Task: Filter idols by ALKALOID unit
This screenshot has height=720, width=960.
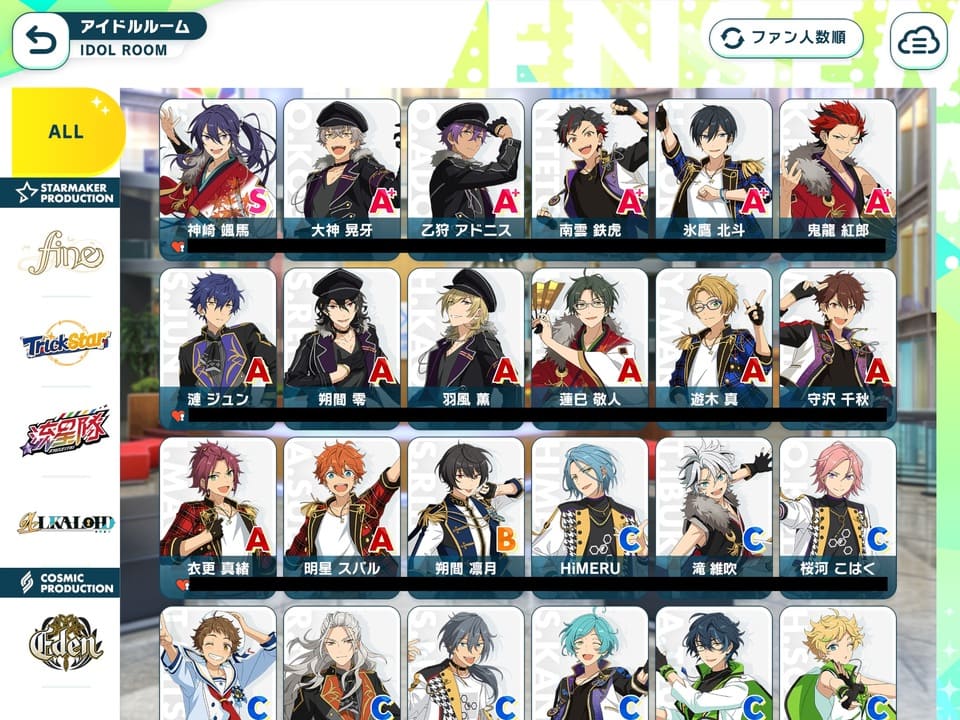Action: click(66, 521)
